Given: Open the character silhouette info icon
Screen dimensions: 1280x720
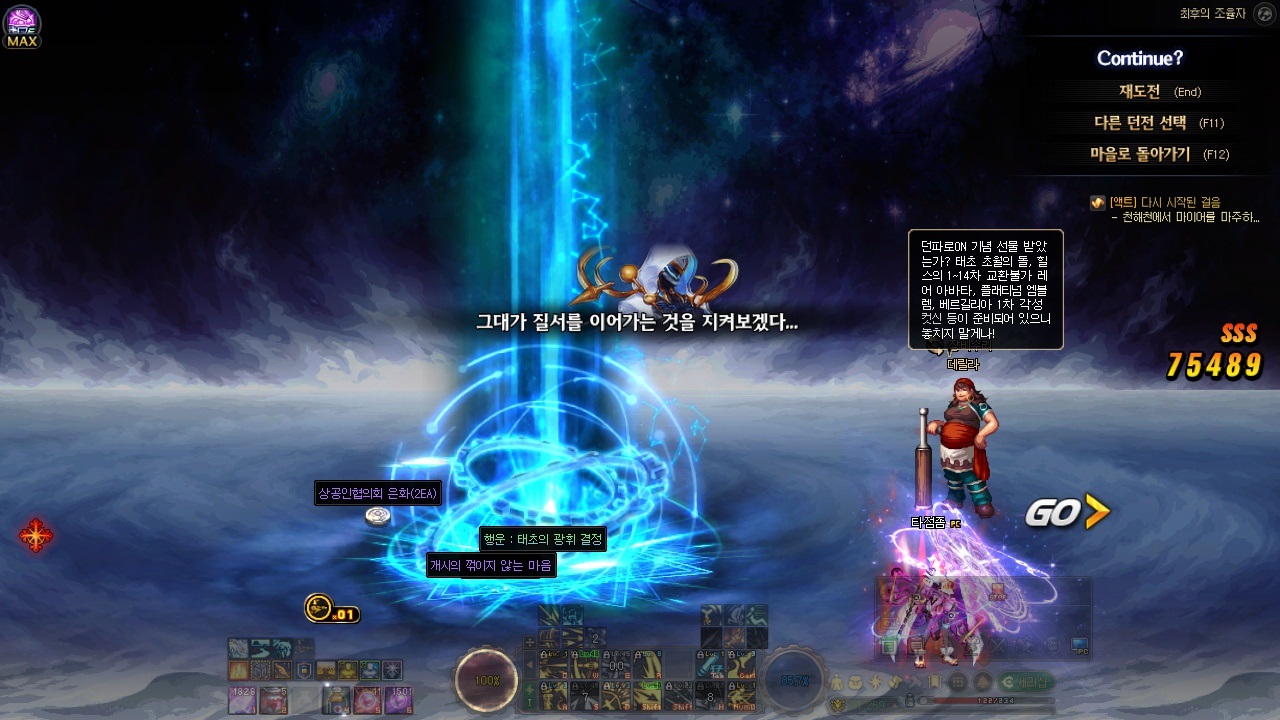Looking at the screenshot, I should point(836,682).
